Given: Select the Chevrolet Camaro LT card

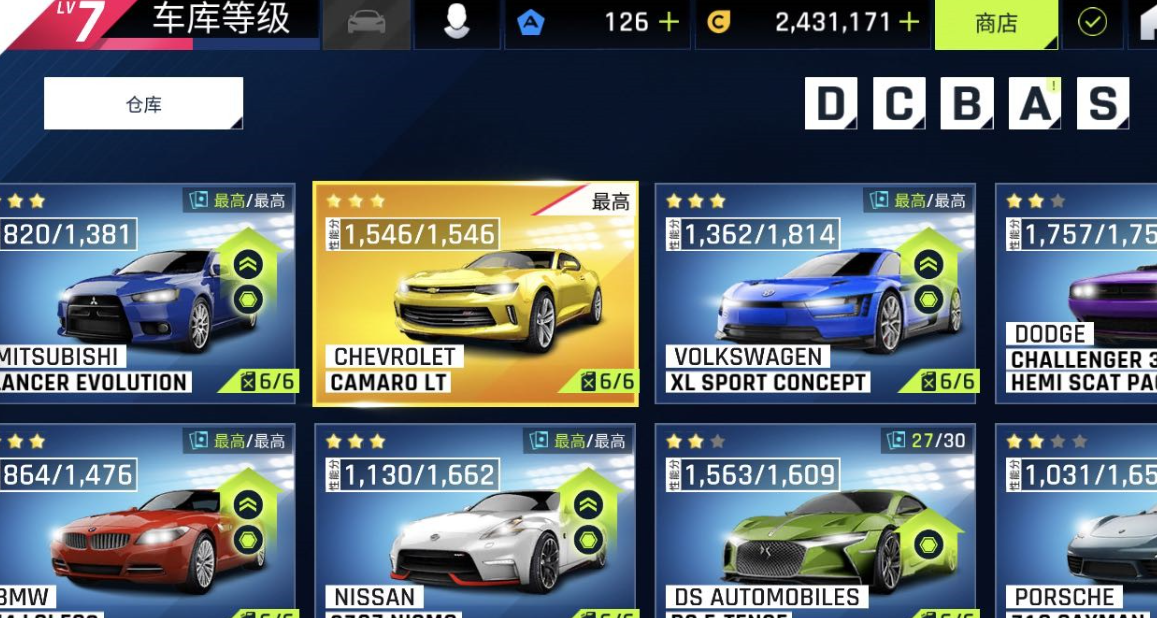Looking at the screenshot, I should tap(475, 294).
